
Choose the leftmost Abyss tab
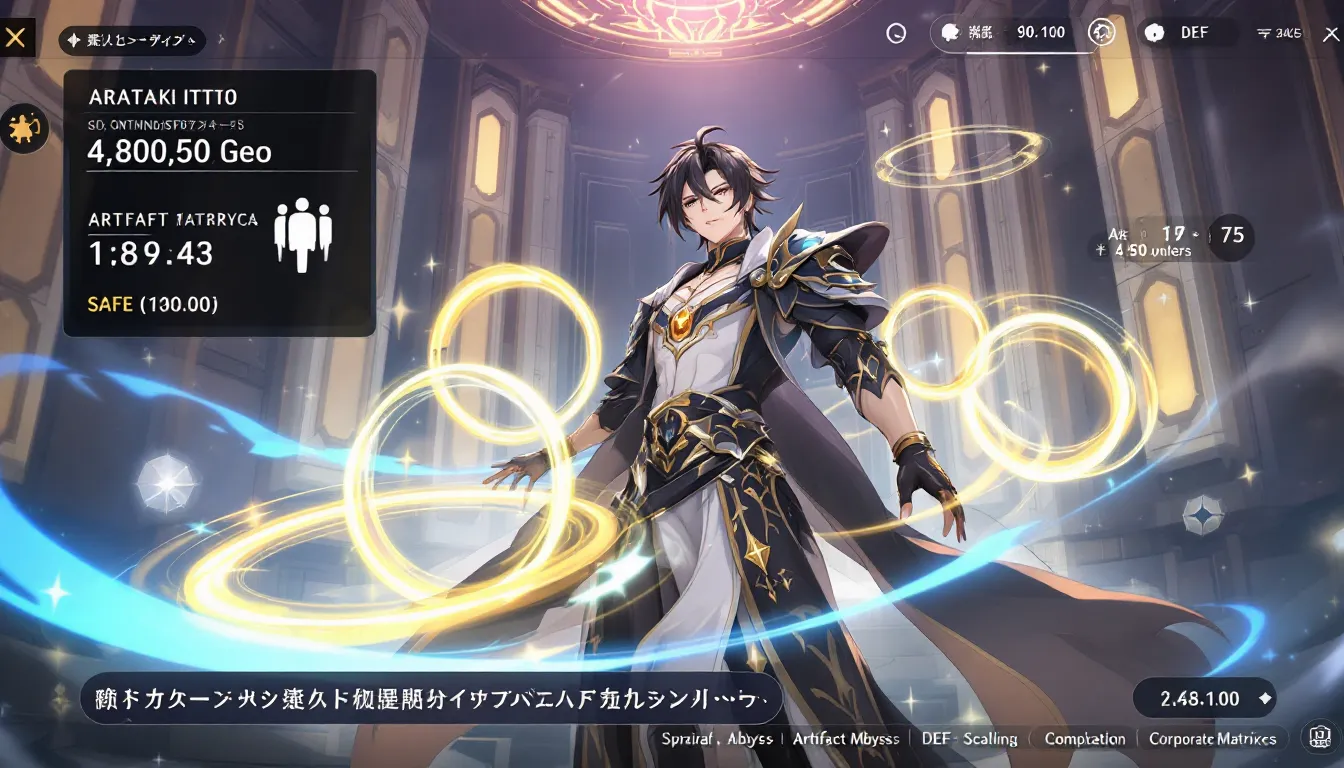[717, 739]
